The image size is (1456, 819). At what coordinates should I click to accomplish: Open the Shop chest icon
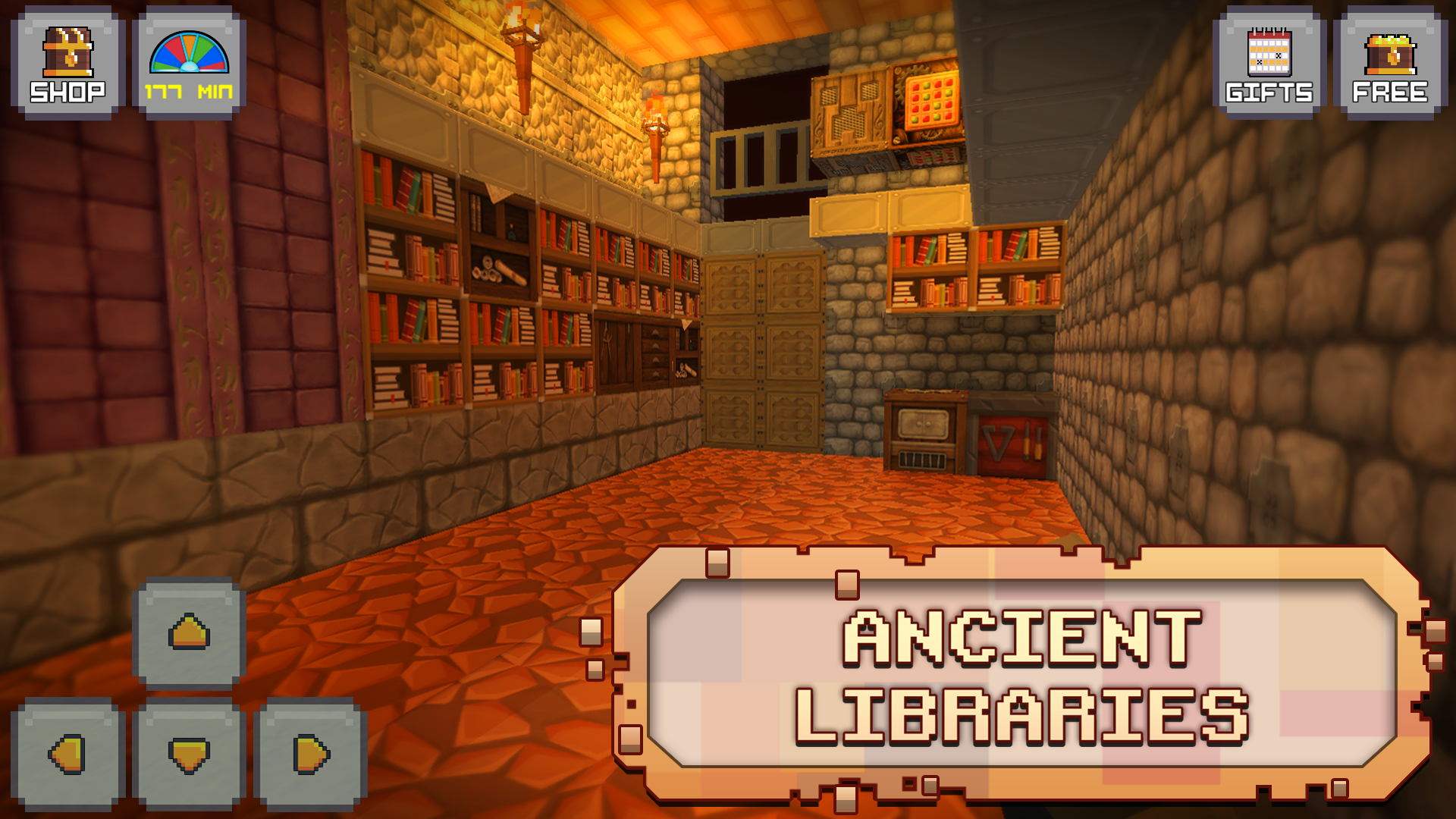tap(67, 53)
